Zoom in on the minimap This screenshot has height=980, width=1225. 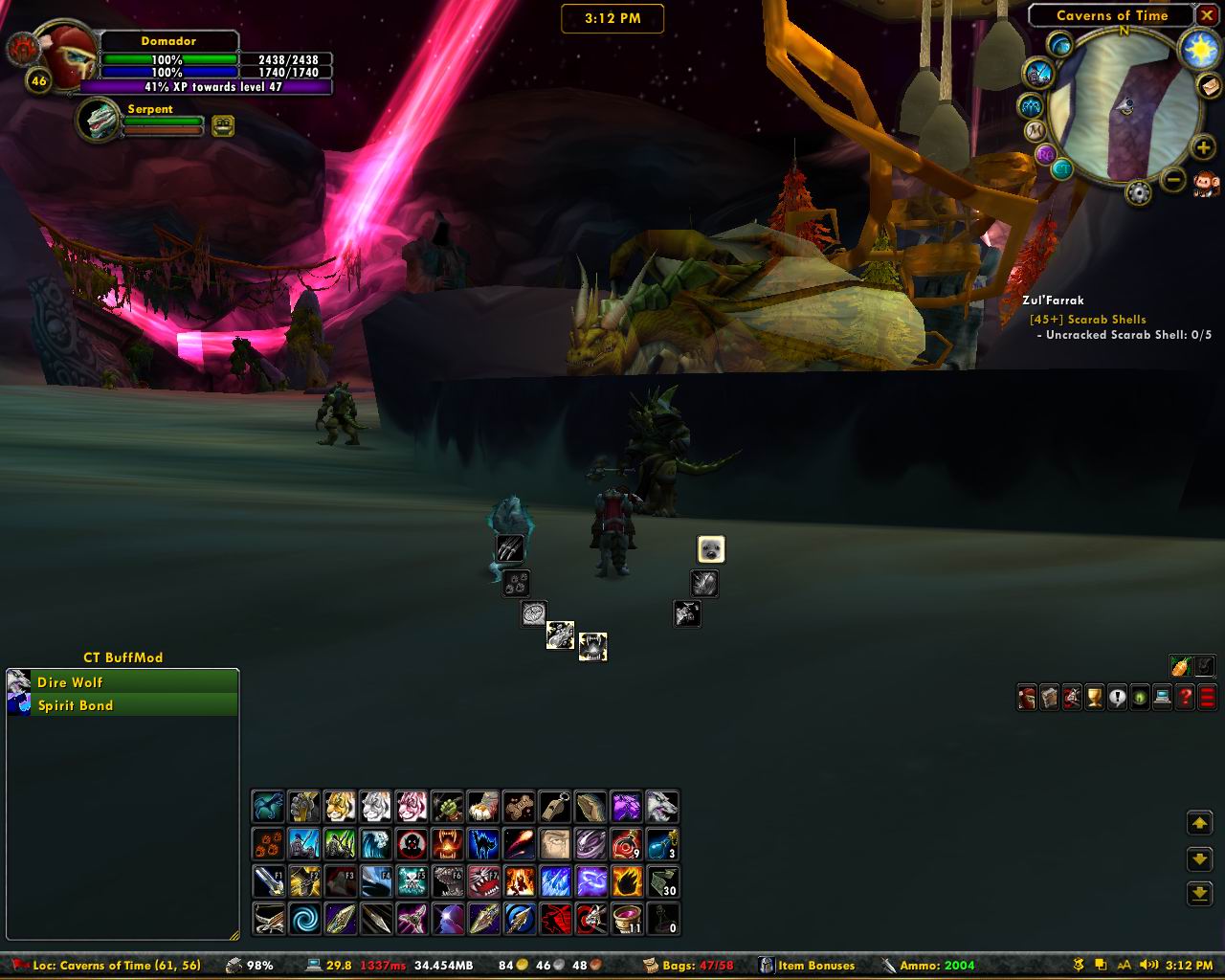1202,147
